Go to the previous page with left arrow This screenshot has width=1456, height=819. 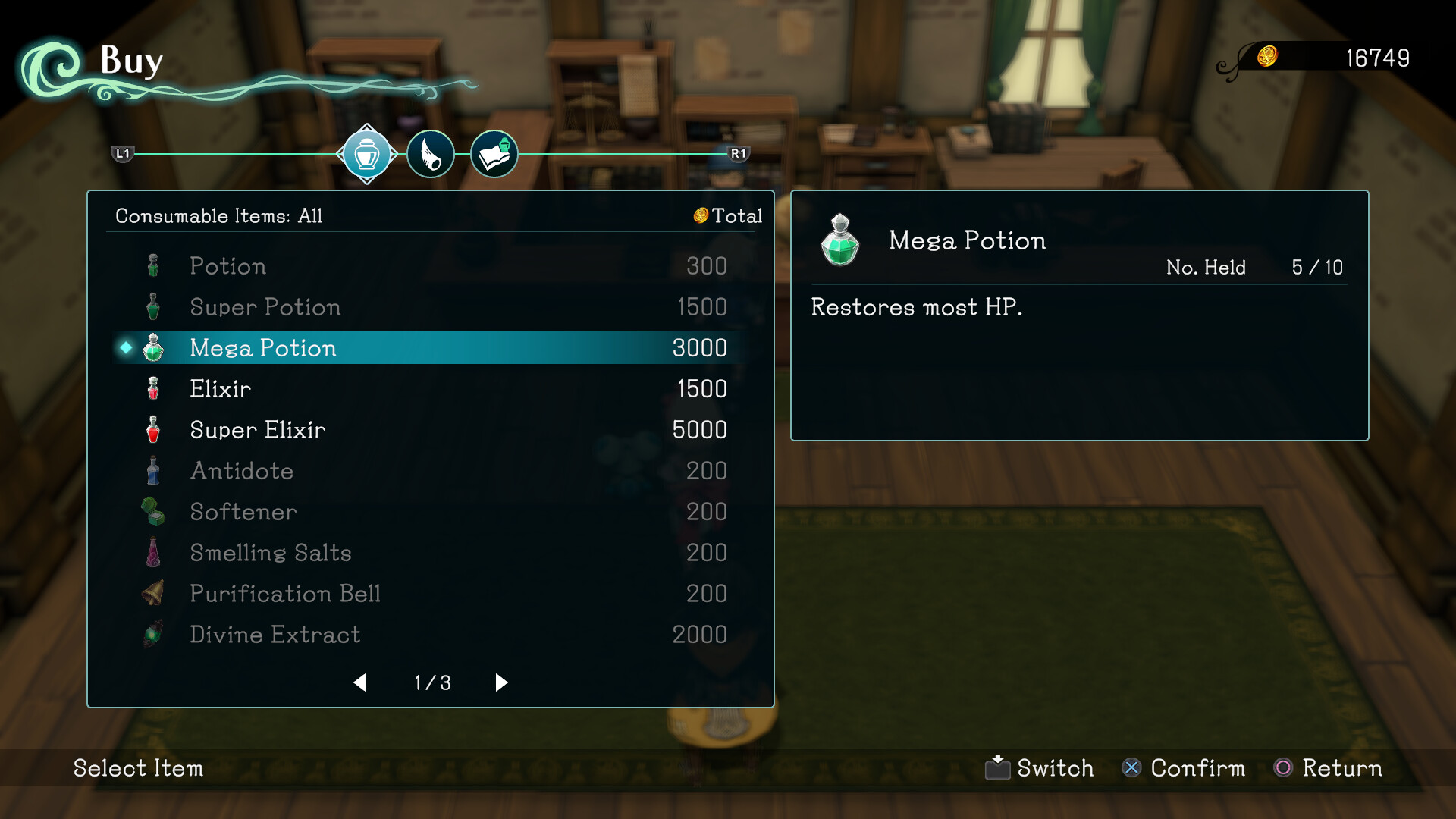pyautogui.click(x=360, y=682)
